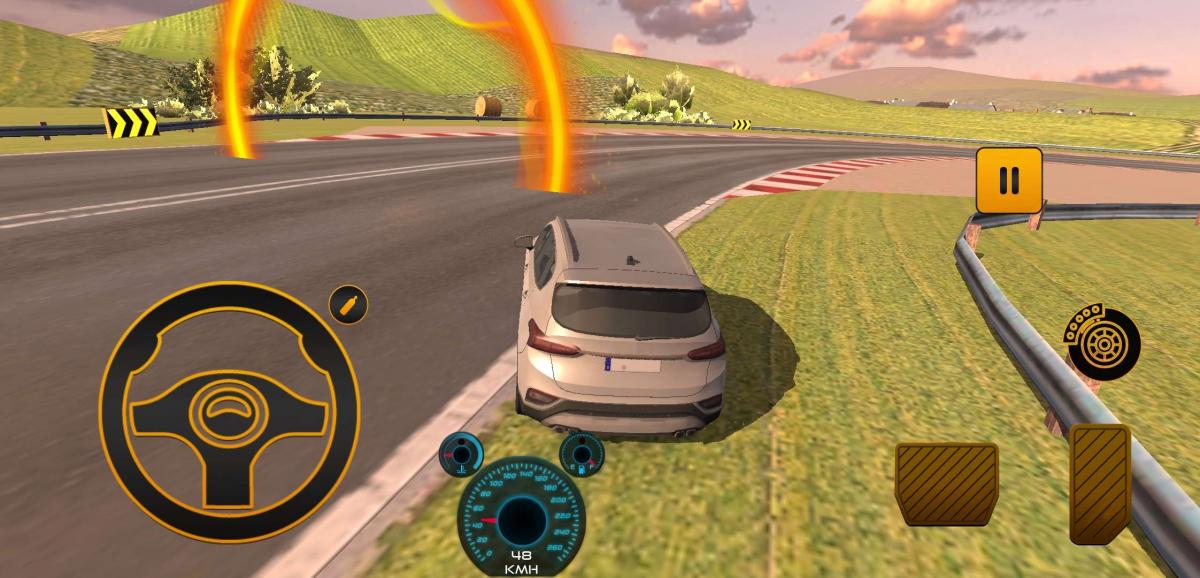This screenshot has height=578, width=1200.
Task: Pause the game with the orange button
Action: point(1009,180)
